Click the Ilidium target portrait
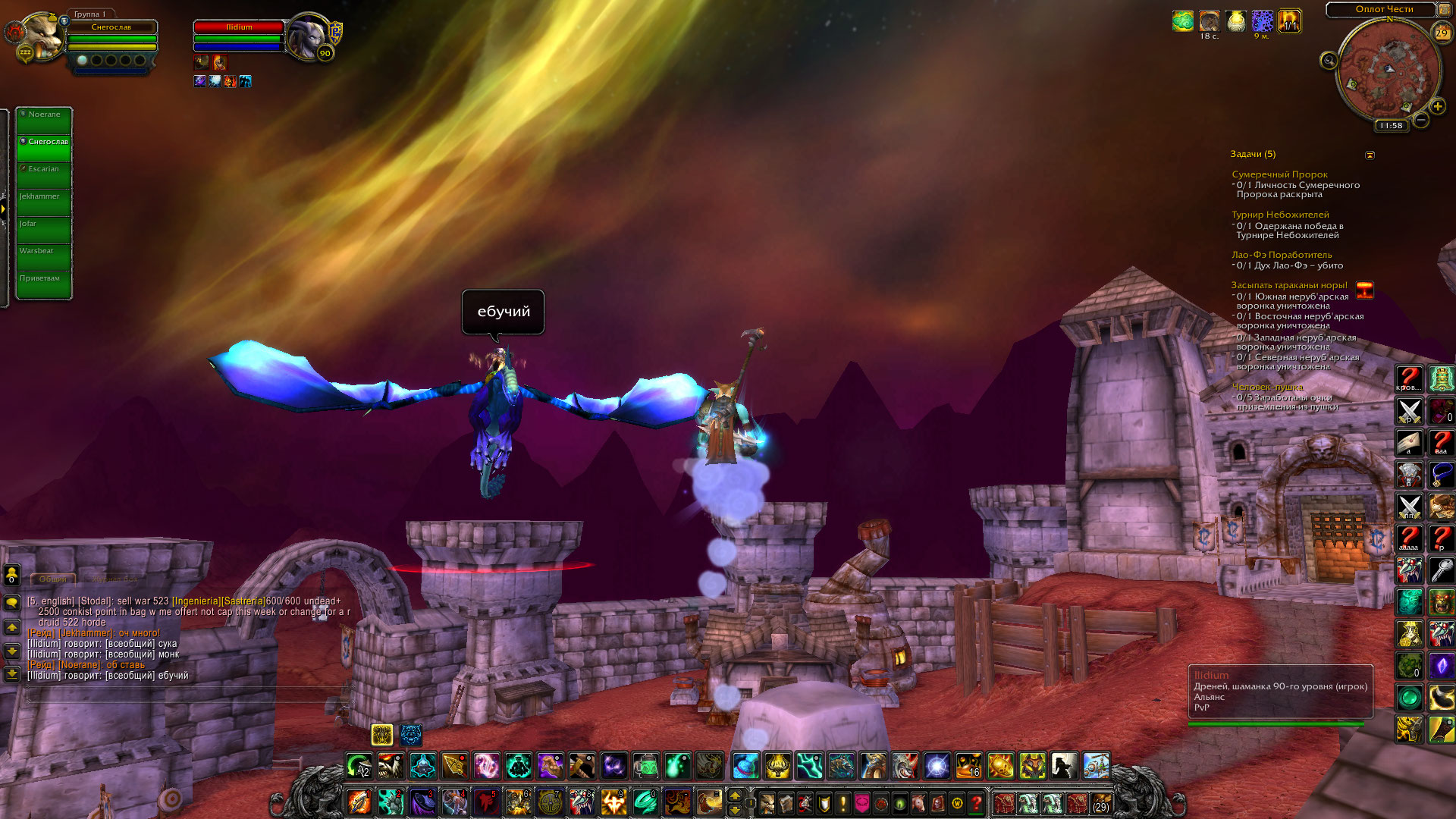The width and height of the screenshot is (1456, 819). (x=307, y=36)
